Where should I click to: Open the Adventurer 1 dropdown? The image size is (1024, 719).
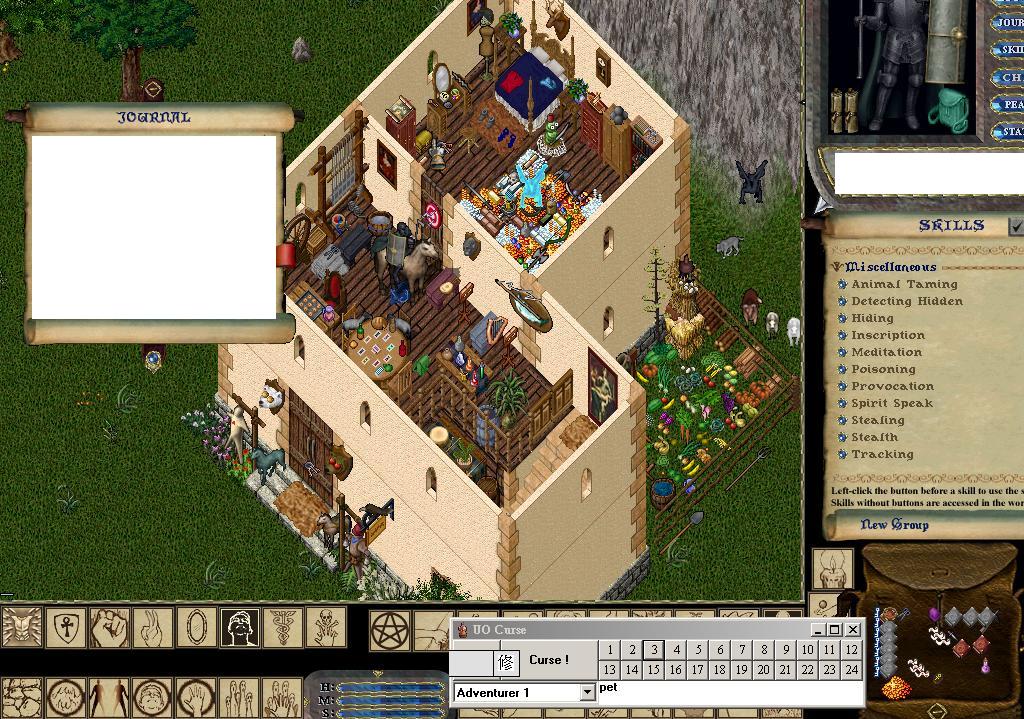coord(587,692)
